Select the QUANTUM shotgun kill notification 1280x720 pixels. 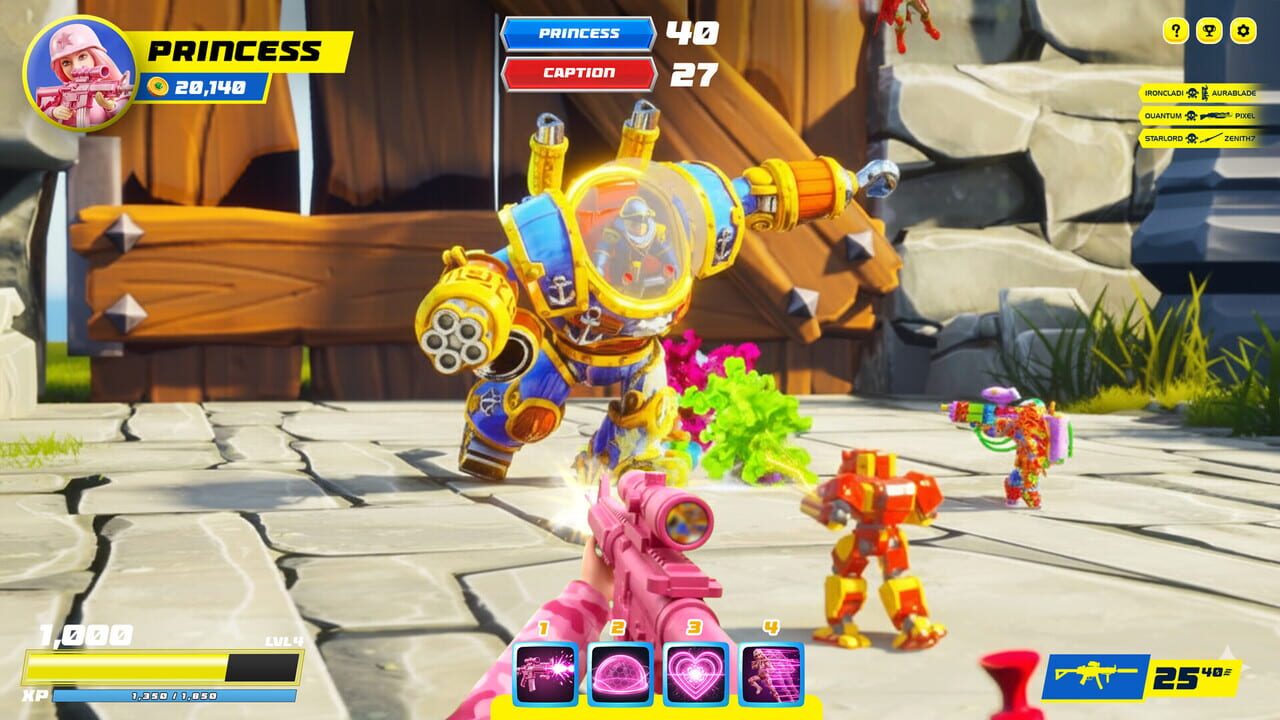1200,114
